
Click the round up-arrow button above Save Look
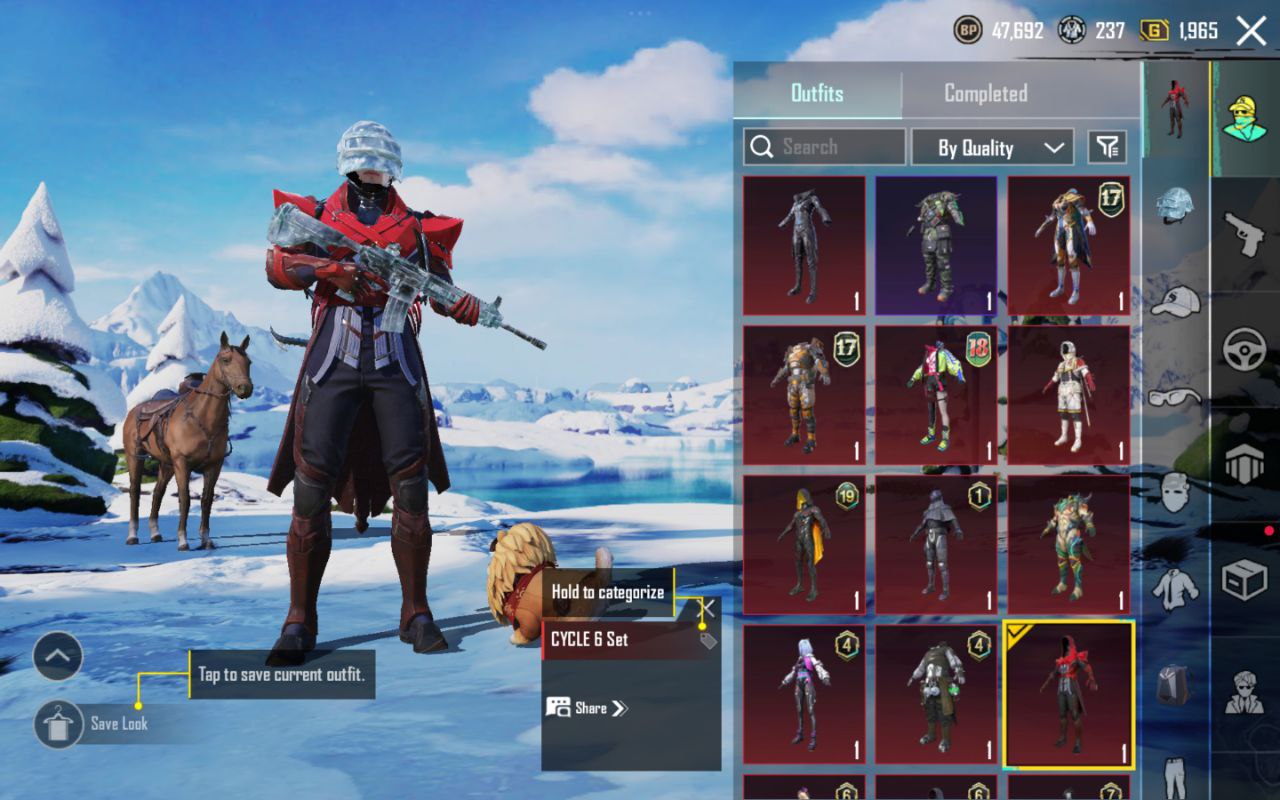pyautogui.click(x=57, y=656)
